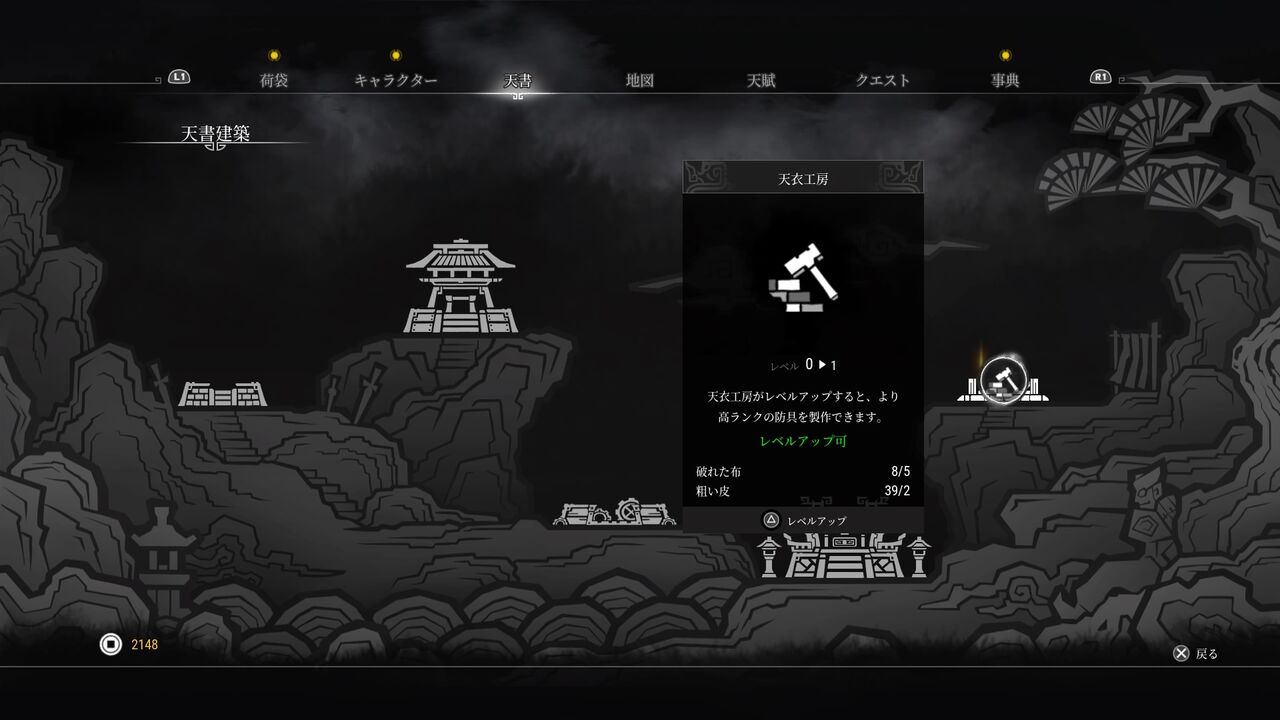The image size is (1280, 720).
Task: Select the gear workshop building
Action: pos(614,515)
